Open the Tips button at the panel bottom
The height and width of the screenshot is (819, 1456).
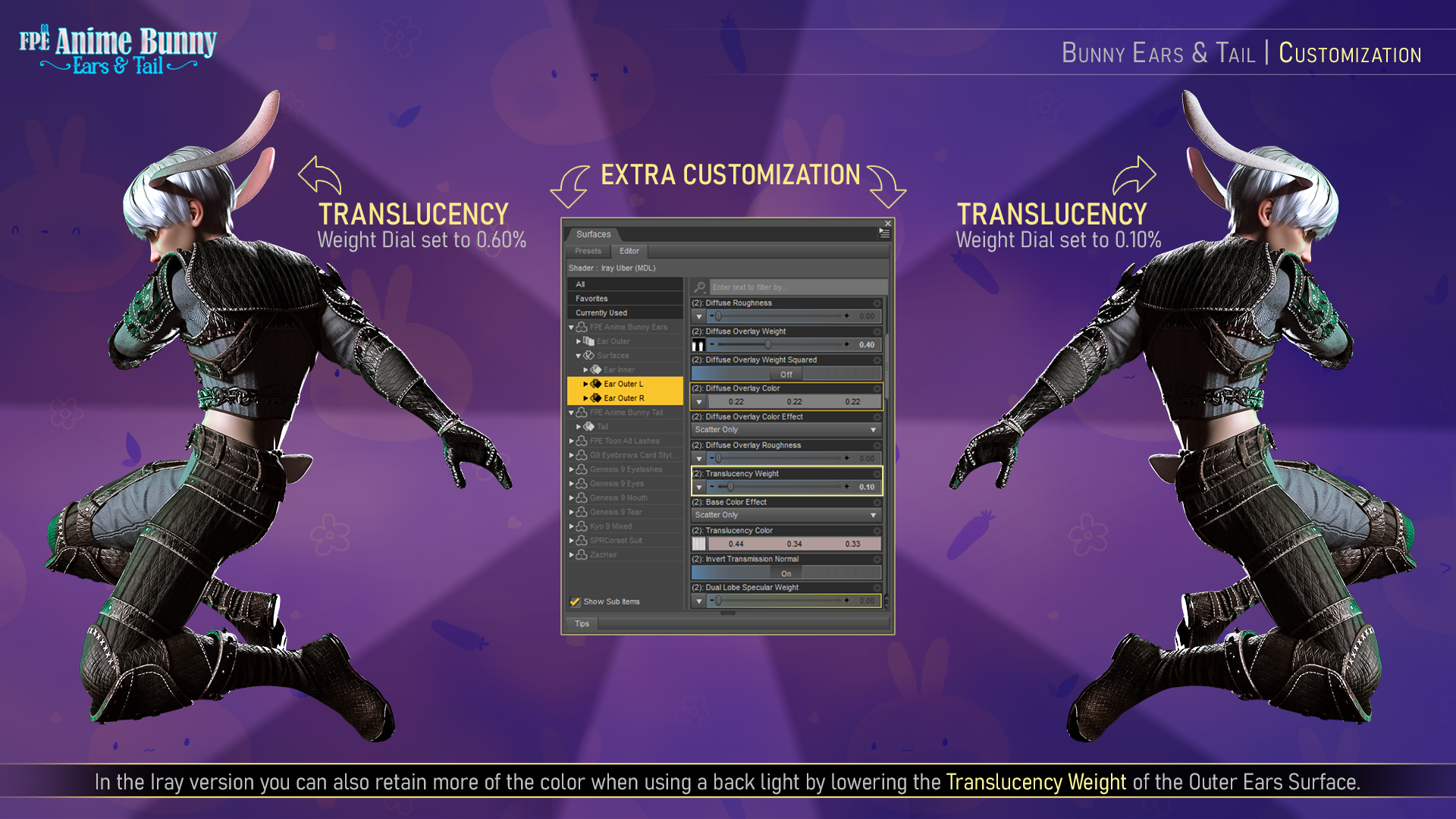[x=582, y=623]
